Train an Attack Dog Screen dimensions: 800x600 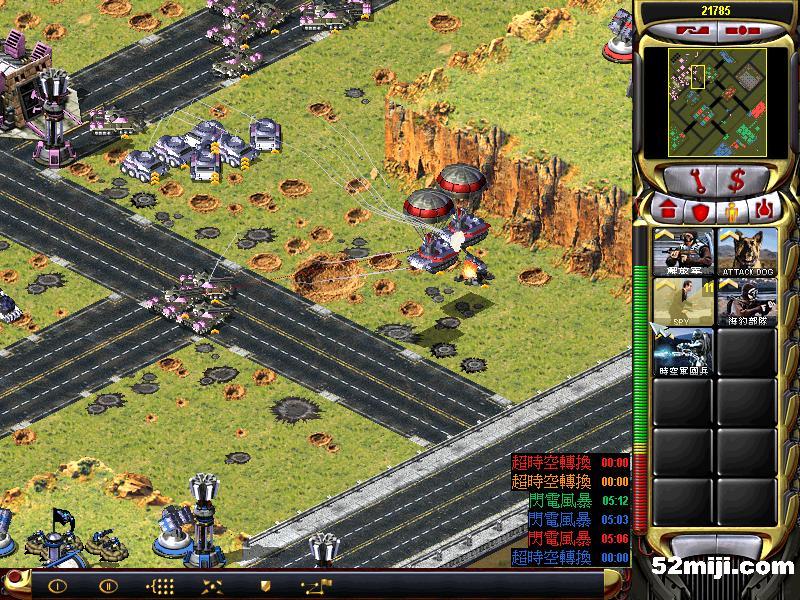(747, 253)
